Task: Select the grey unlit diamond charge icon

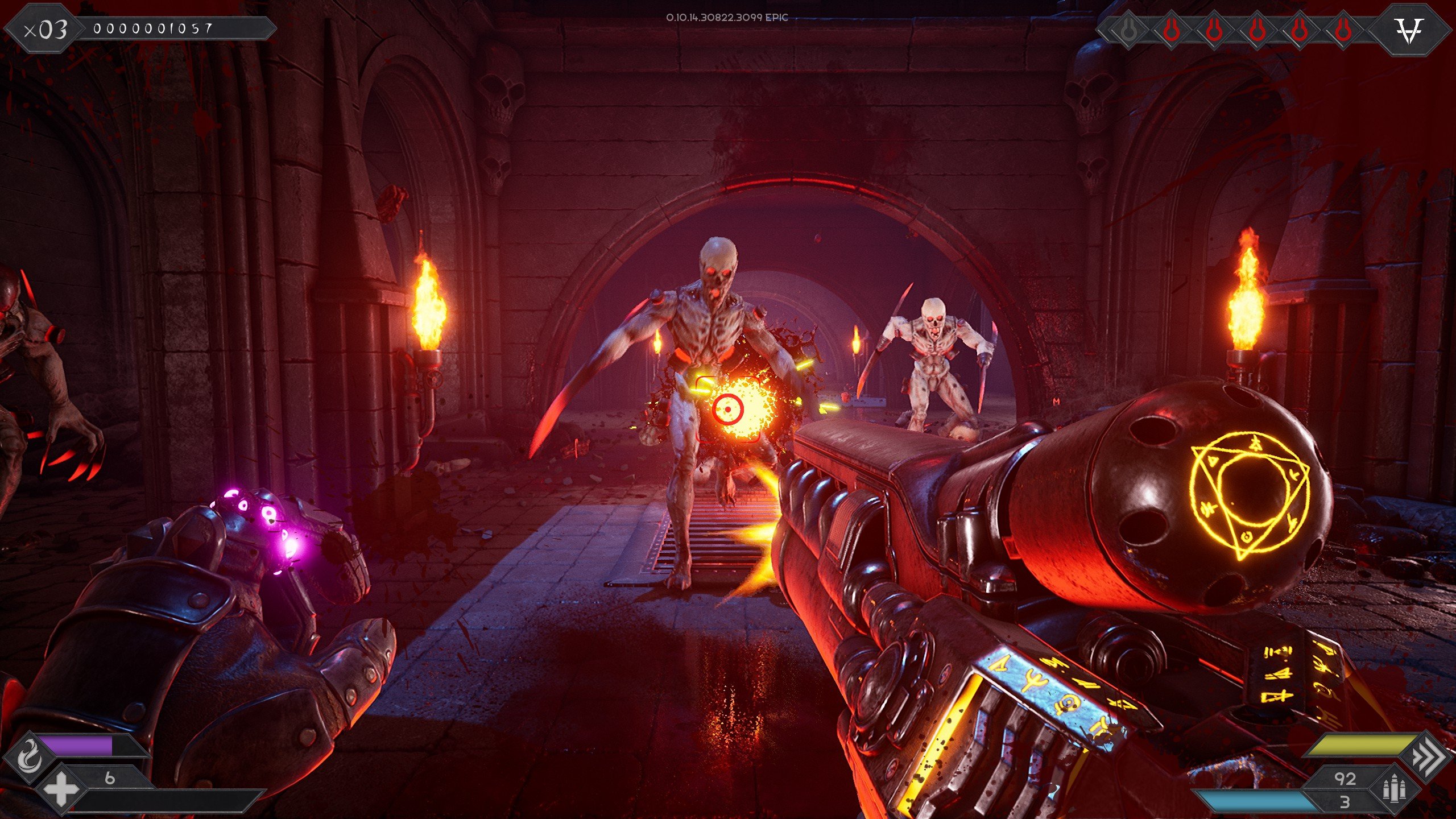Action: point(1128,30)
